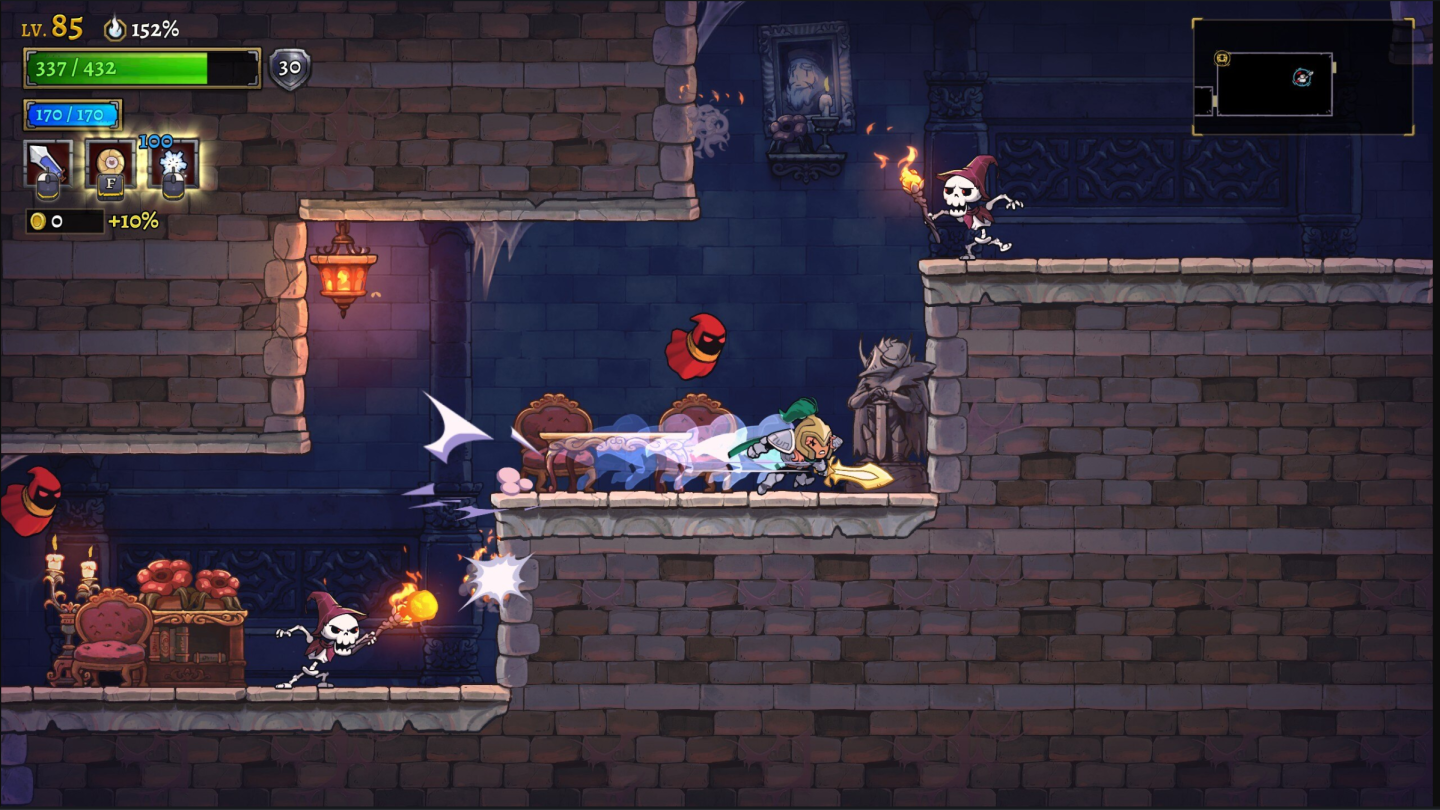Image resolution: width=1440 pixels, height=810 pixels.
Task: Click the skeleton casting a fireball below
Action: tap(335, 640)
